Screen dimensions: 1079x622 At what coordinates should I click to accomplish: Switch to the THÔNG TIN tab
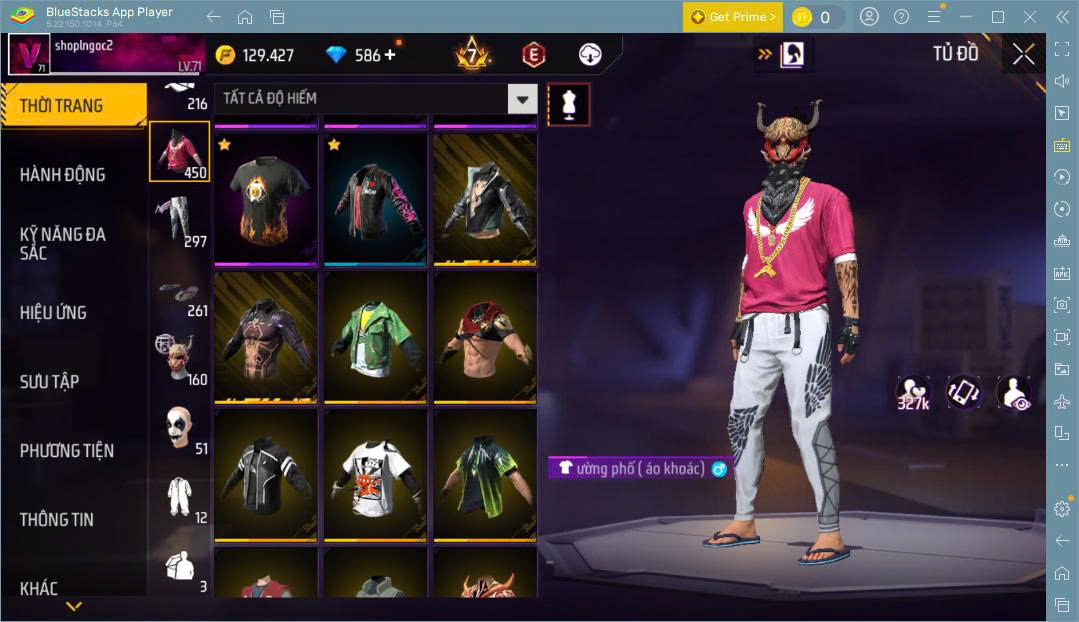pos(56,519)
